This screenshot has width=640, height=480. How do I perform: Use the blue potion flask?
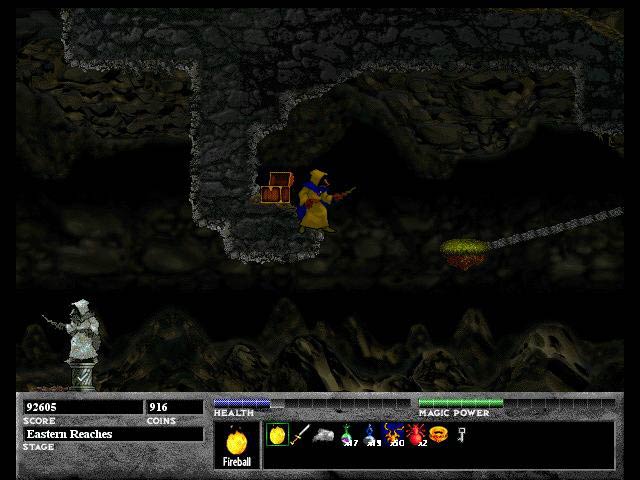pyautogui.click(x=369, y=435)
